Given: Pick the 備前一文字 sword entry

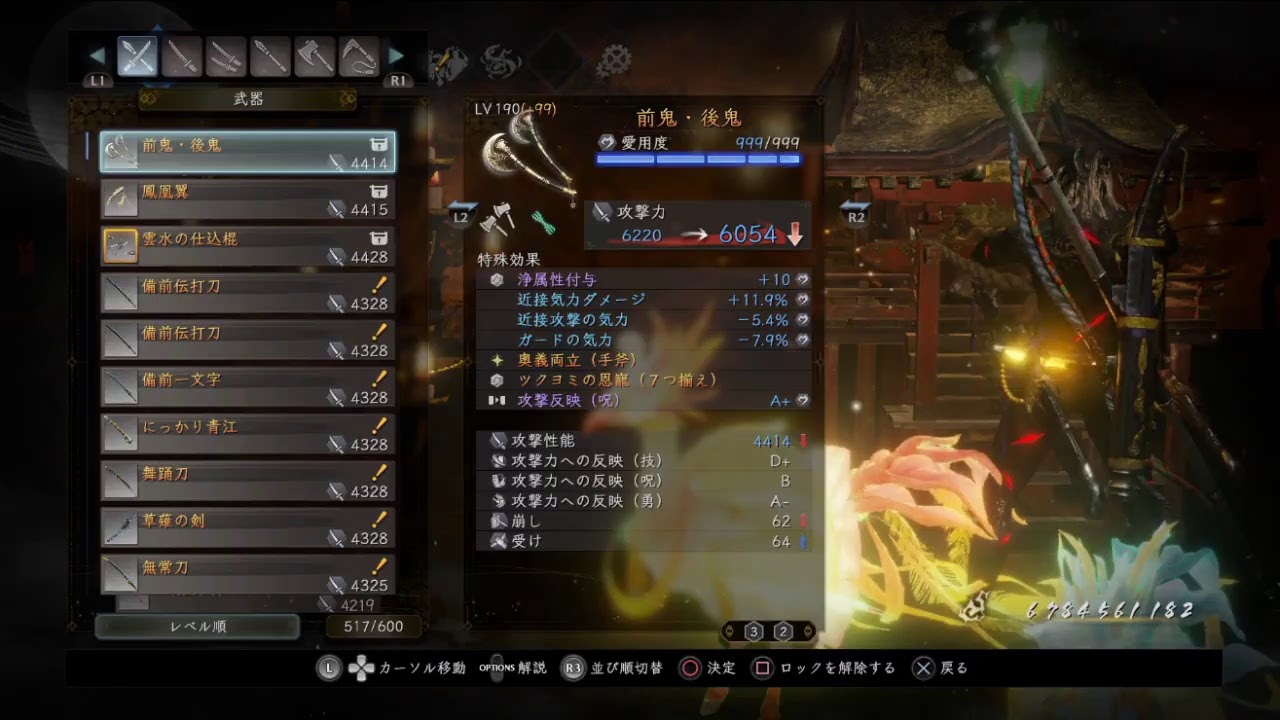Looking at the screenshot, I should 247,387.
